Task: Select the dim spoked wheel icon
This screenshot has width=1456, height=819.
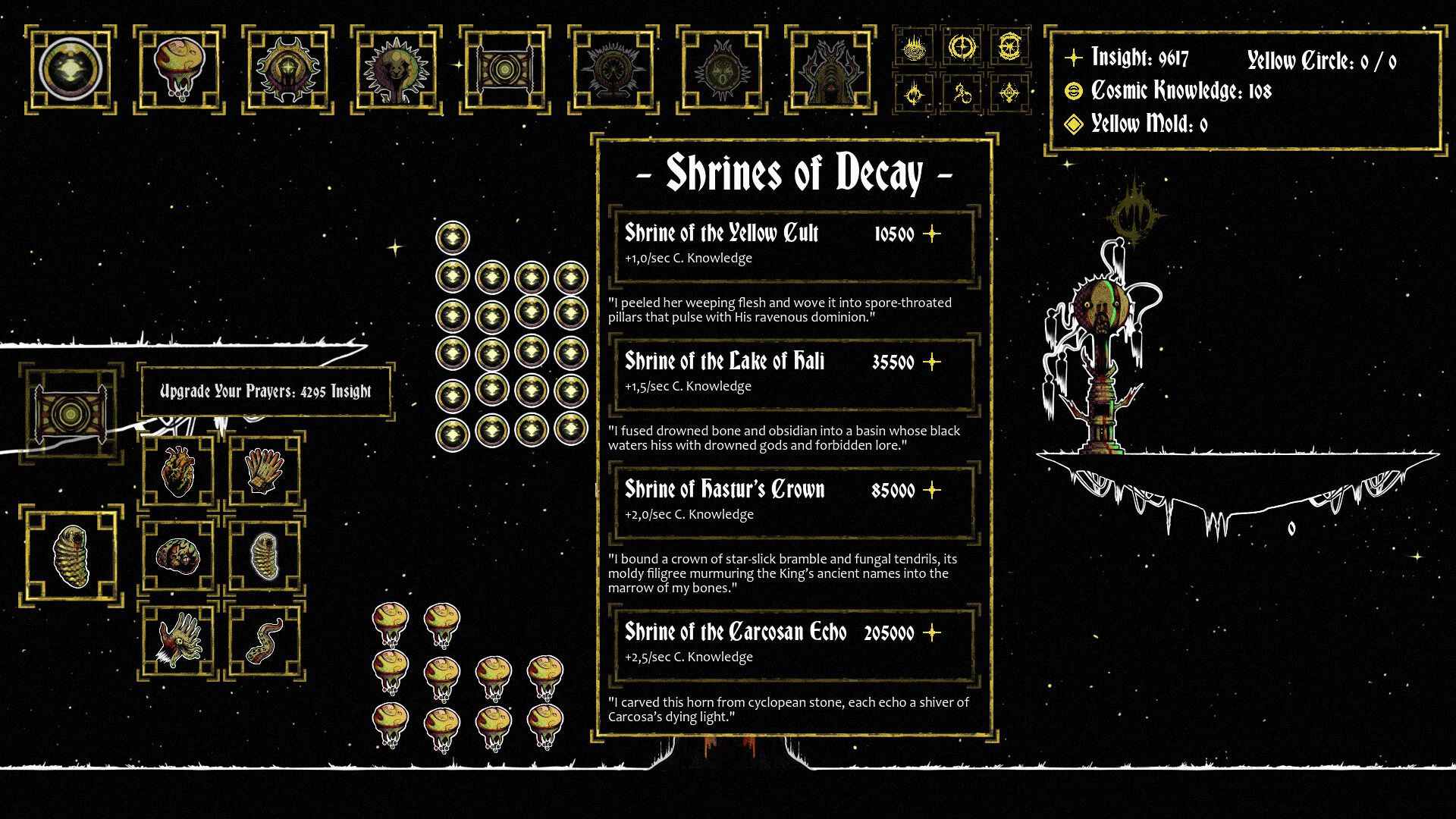Action: coord(613,70)
